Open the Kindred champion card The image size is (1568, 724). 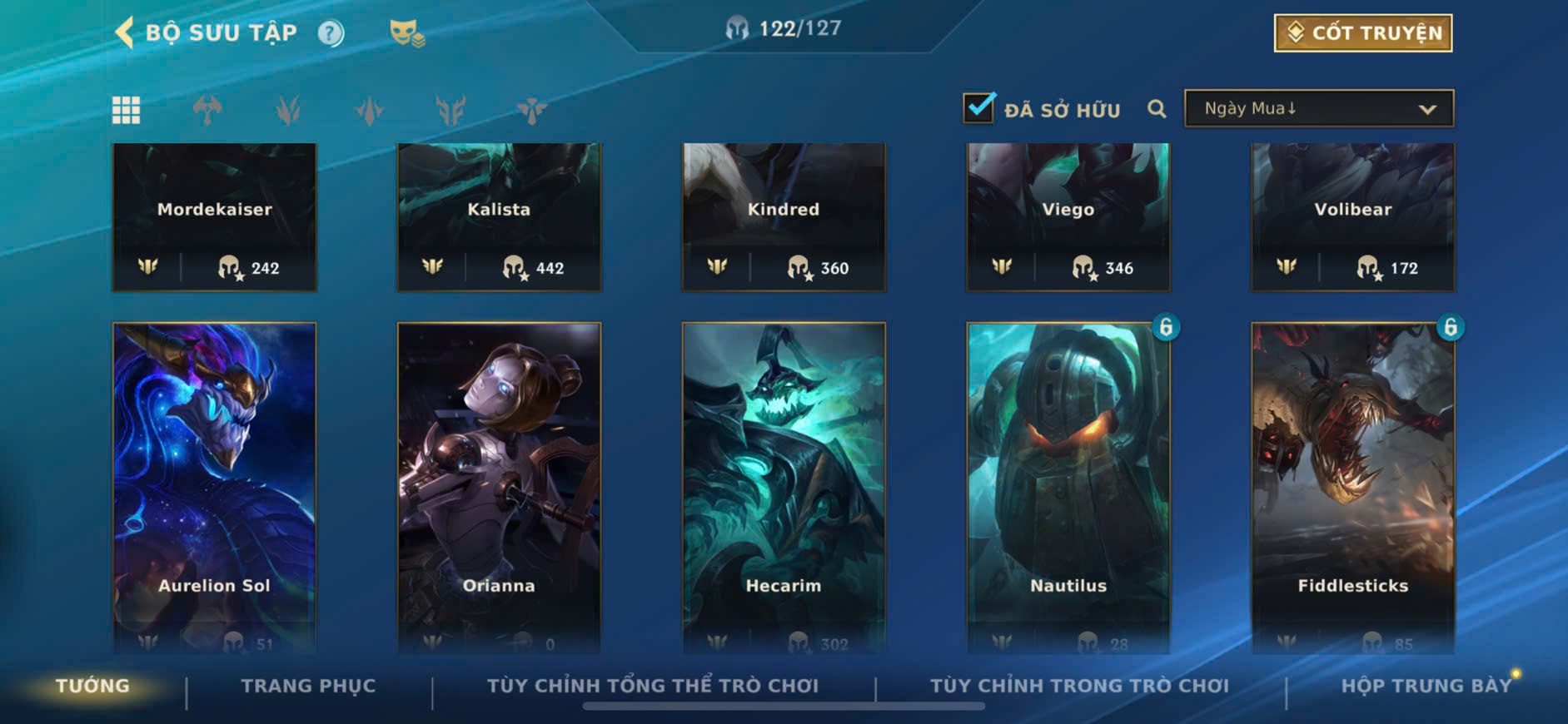tap(784, 216)
